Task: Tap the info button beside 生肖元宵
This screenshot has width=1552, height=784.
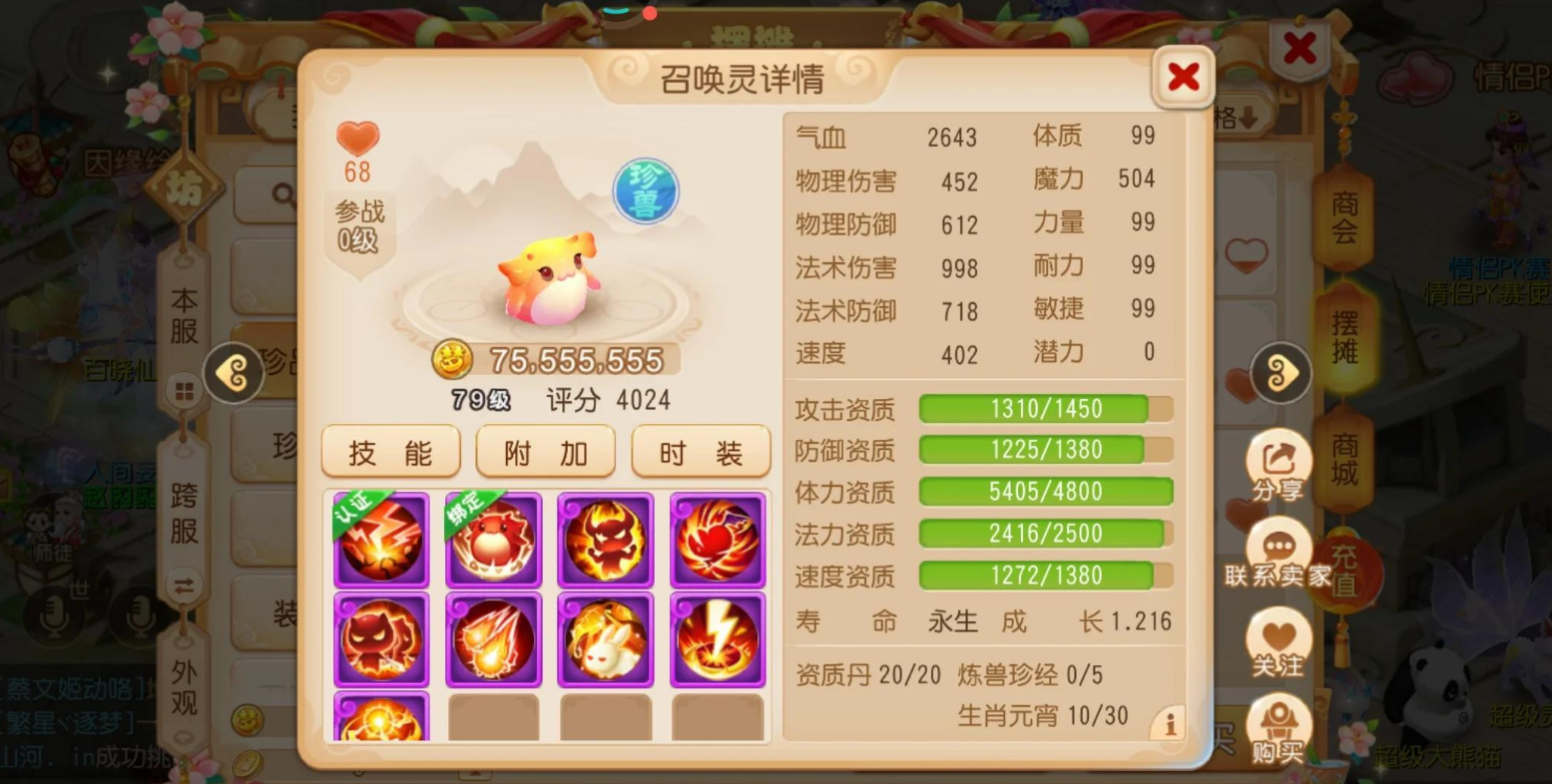Action: coord(1169,723)
